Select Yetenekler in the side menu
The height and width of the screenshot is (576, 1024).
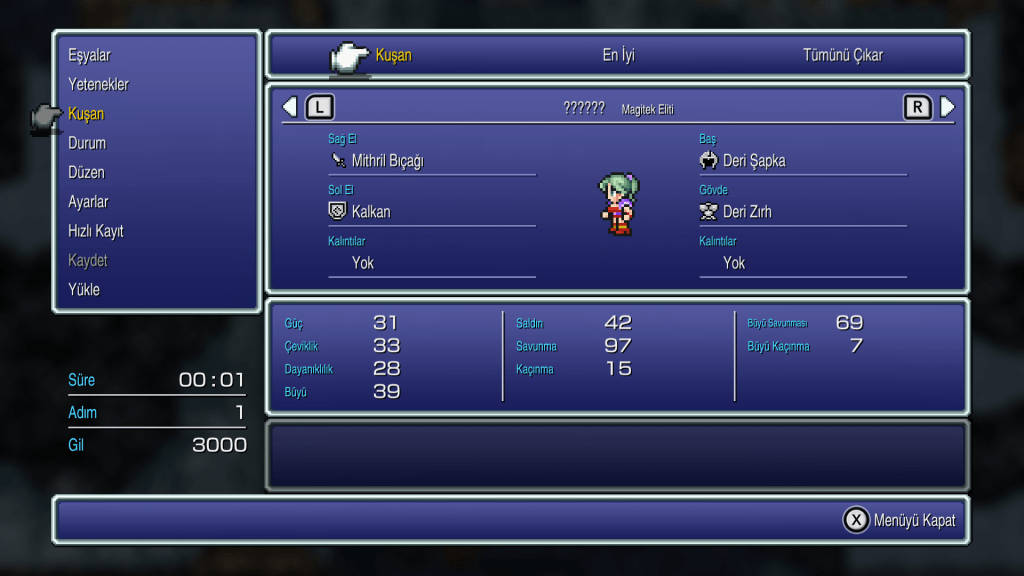[x=98, y=84]
